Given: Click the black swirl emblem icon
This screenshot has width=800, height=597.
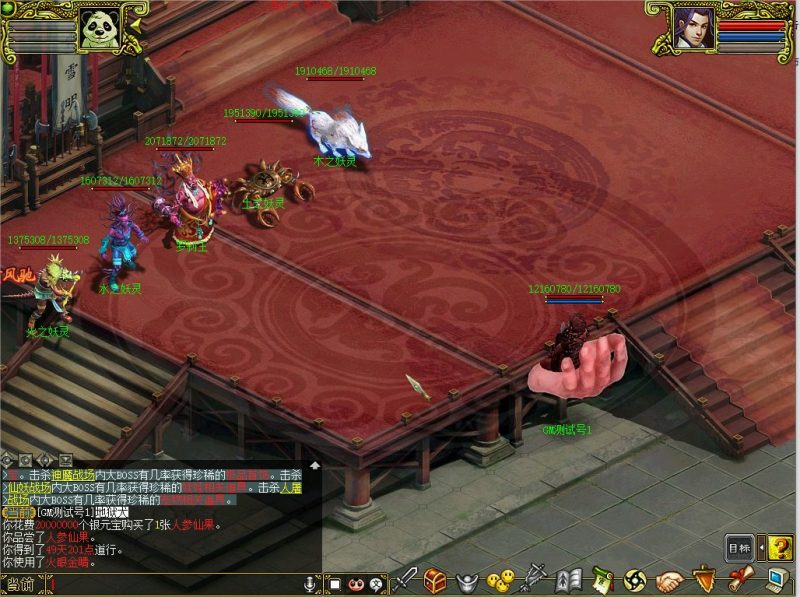Looking at the screenshot, I should coord(634,580).
